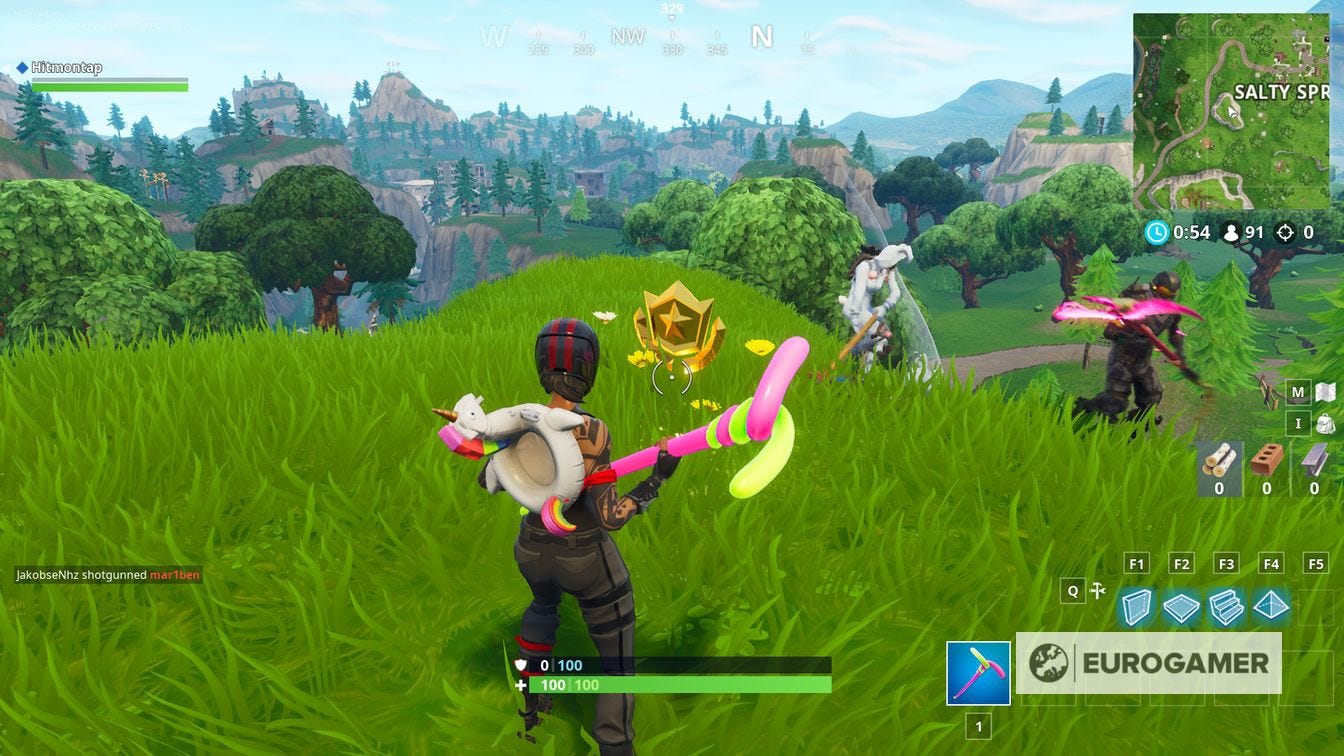Click the wood resource icon

pos(1221,462)
